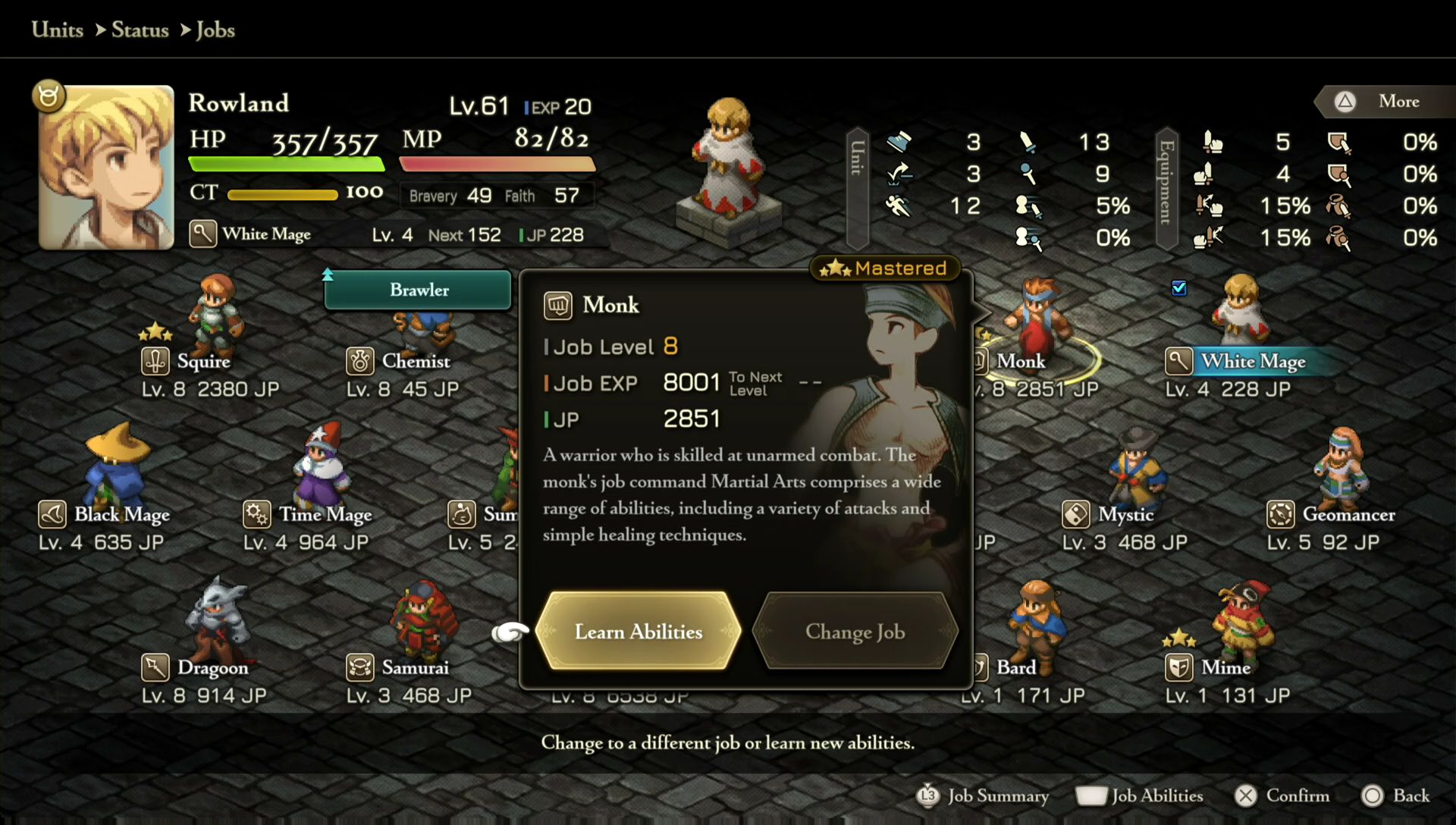Go back to Units breadcrumb
Image resolution: width=1456 pixels, height=825 pixels.
pyautogui.click(x=58, y=30)
